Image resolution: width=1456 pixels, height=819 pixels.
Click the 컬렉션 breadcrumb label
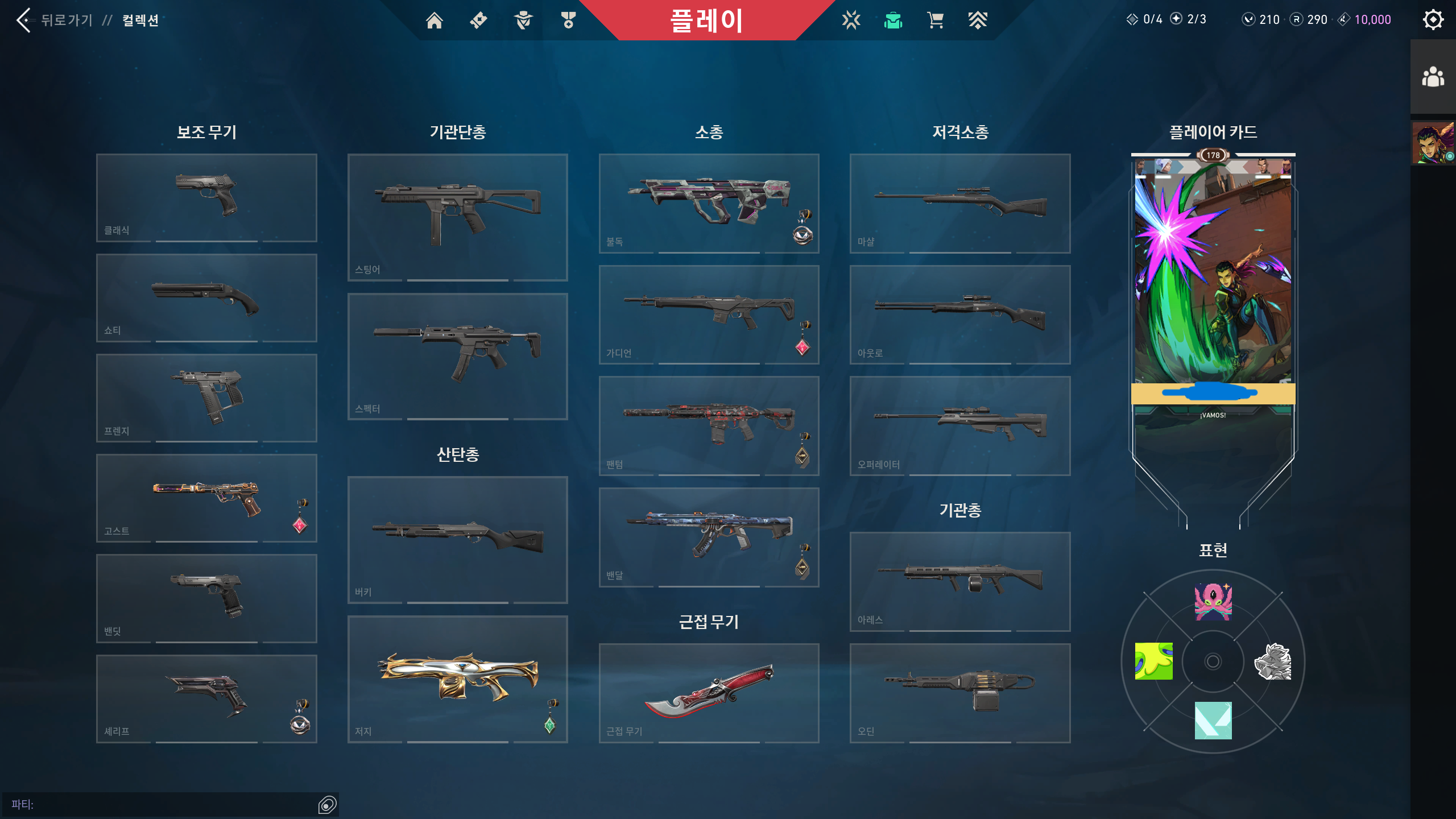(140, 20)
